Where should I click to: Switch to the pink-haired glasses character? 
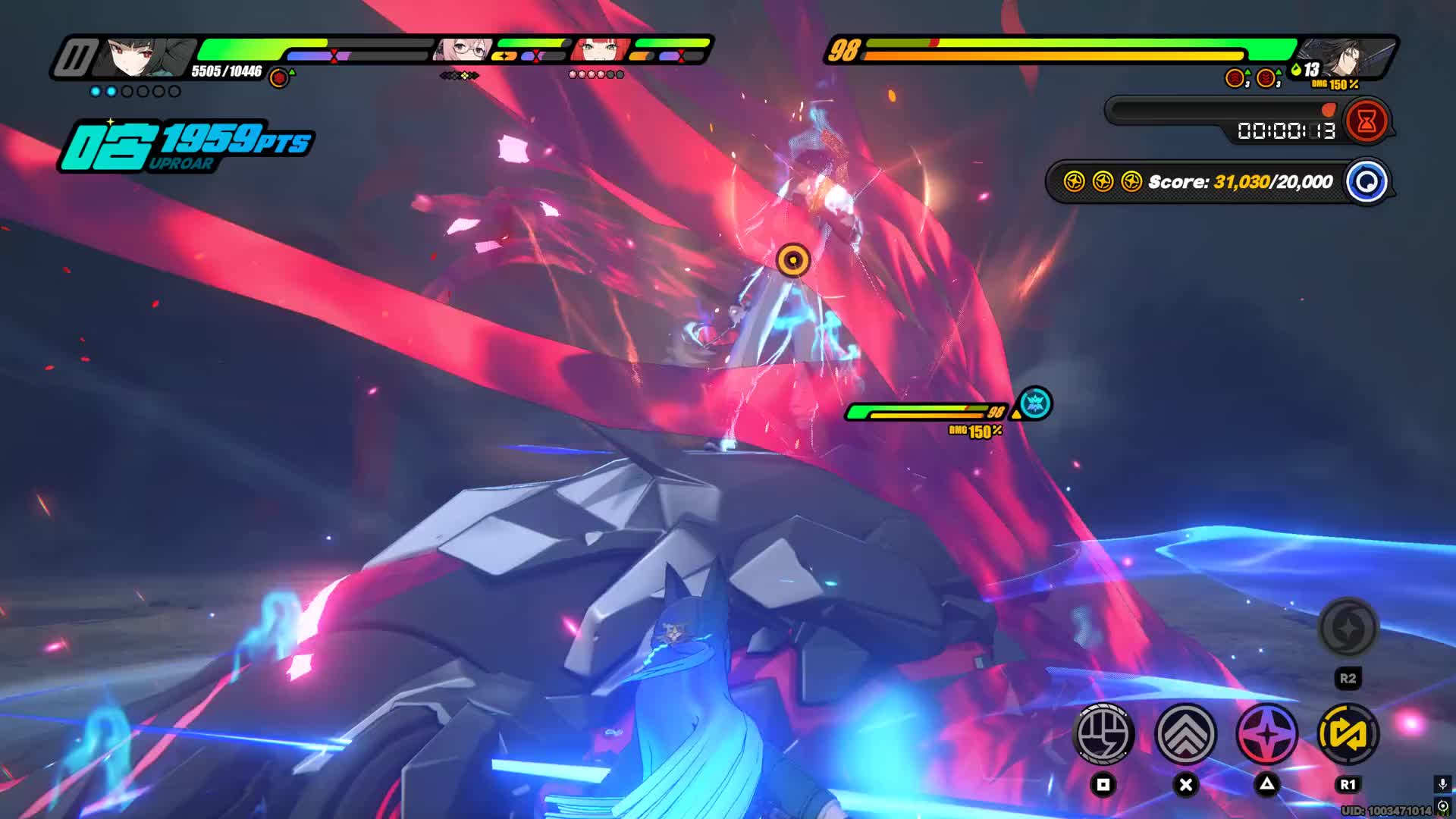tap(464, 50)
